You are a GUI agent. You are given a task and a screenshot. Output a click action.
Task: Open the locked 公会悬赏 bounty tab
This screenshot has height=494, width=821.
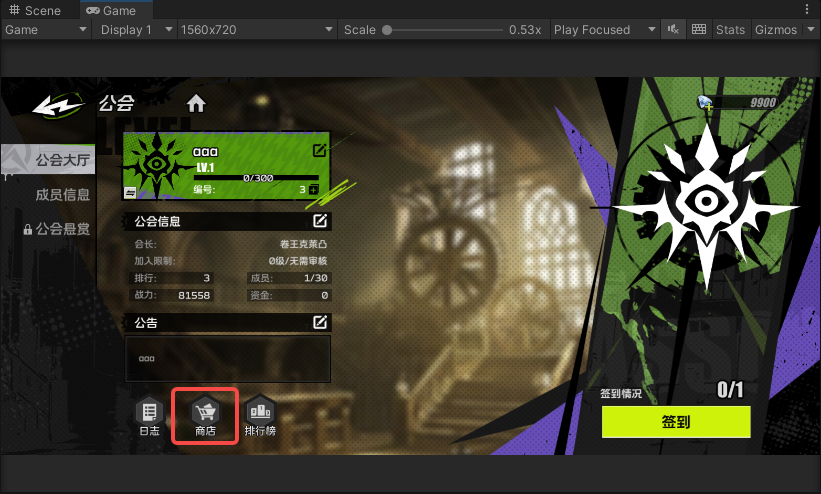tap(57, 229)
